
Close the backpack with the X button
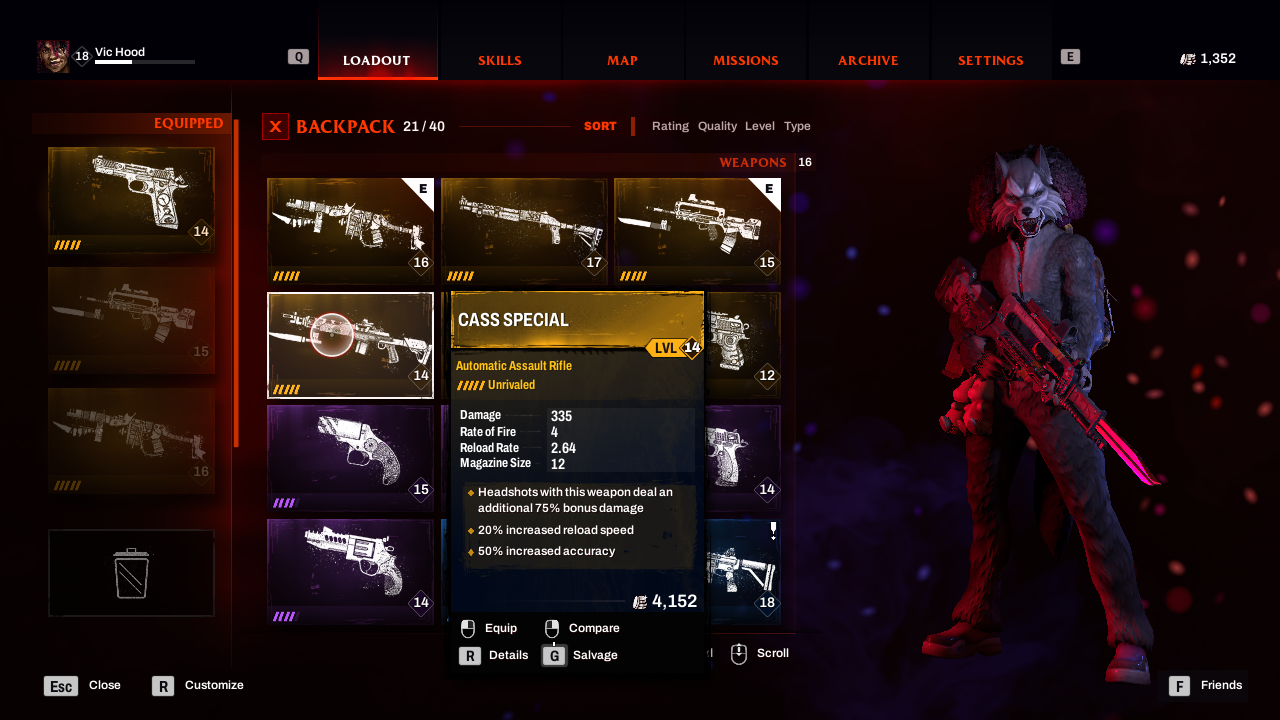pyautogui.click(x=275, y=127)
